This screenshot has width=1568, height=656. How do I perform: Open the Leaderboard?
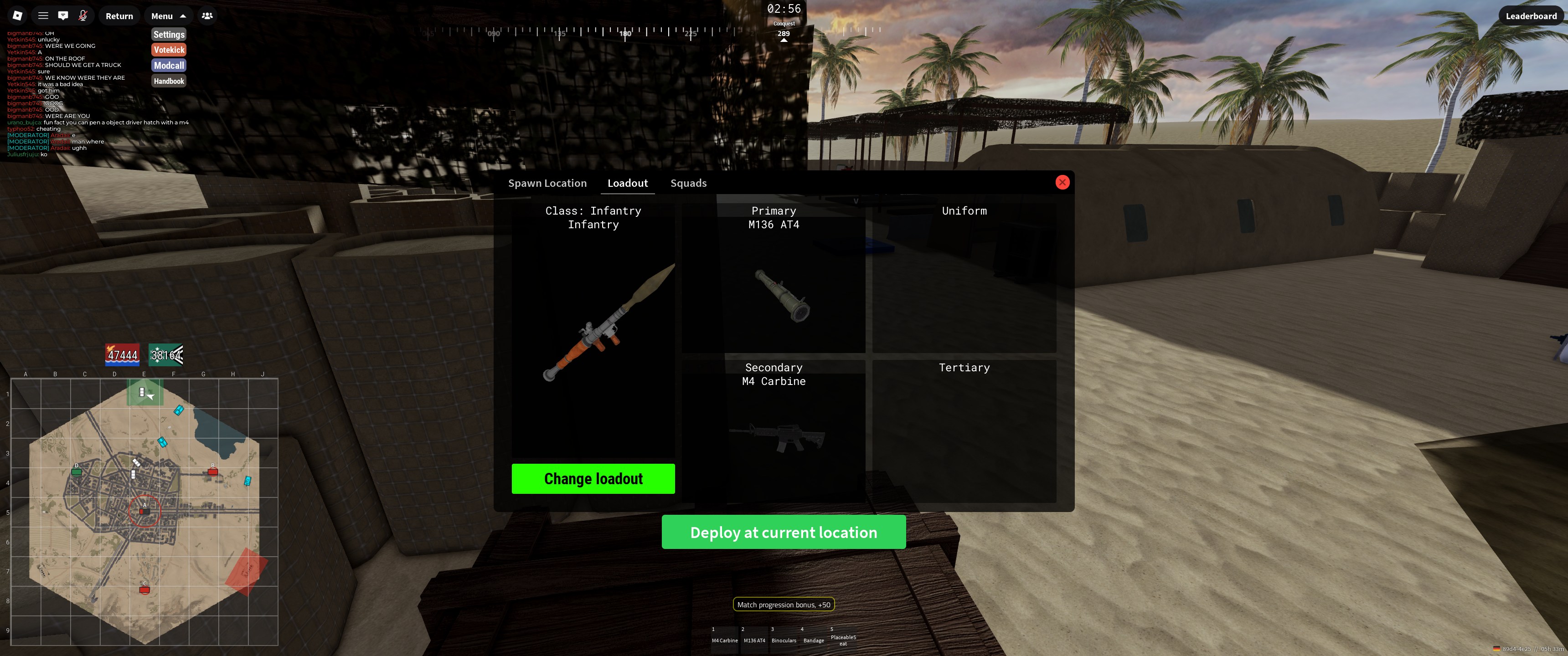coord(1530,16)
